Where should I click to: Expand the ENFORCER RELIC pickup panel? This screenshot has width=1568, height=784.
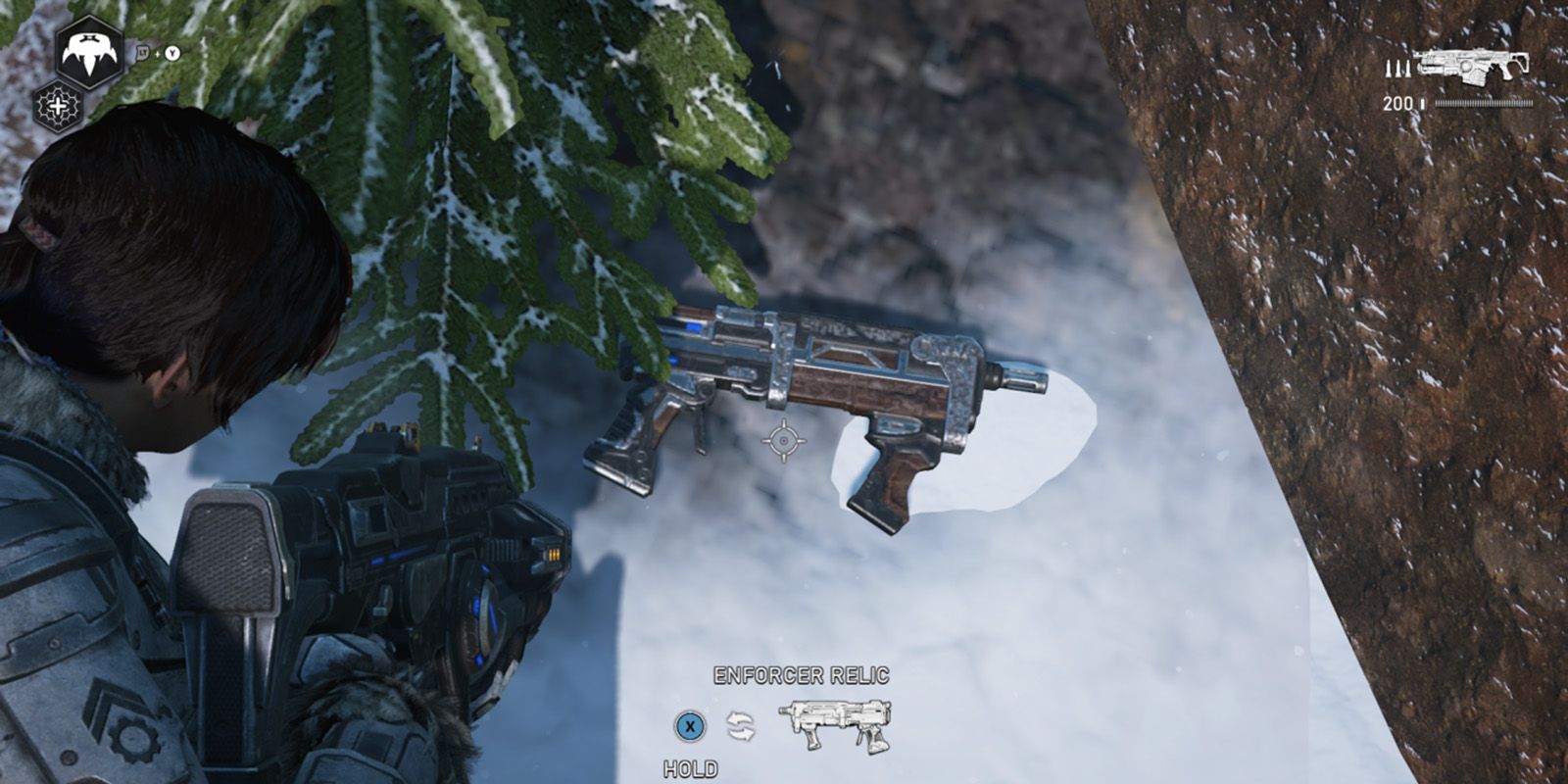coord(802,676)
